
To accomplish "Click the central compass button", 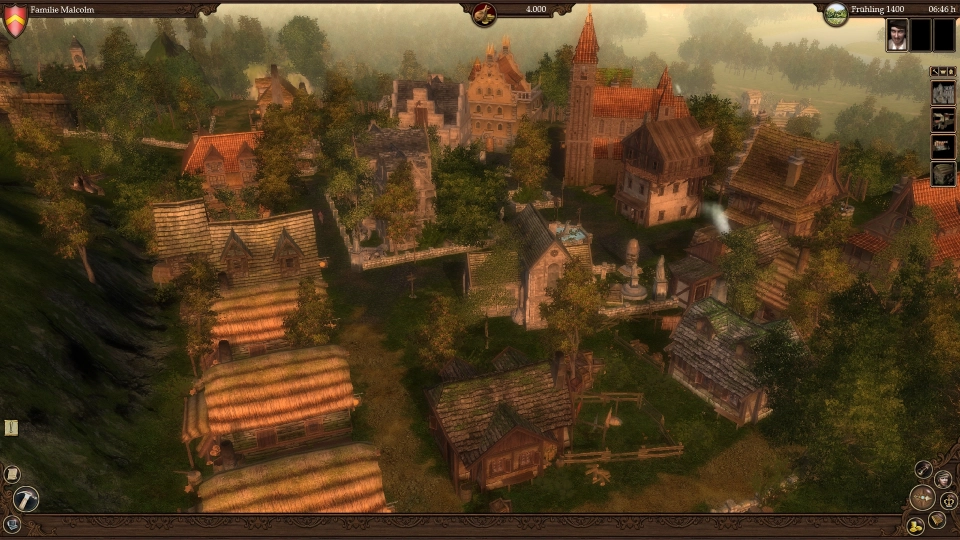I will point(922,497).
